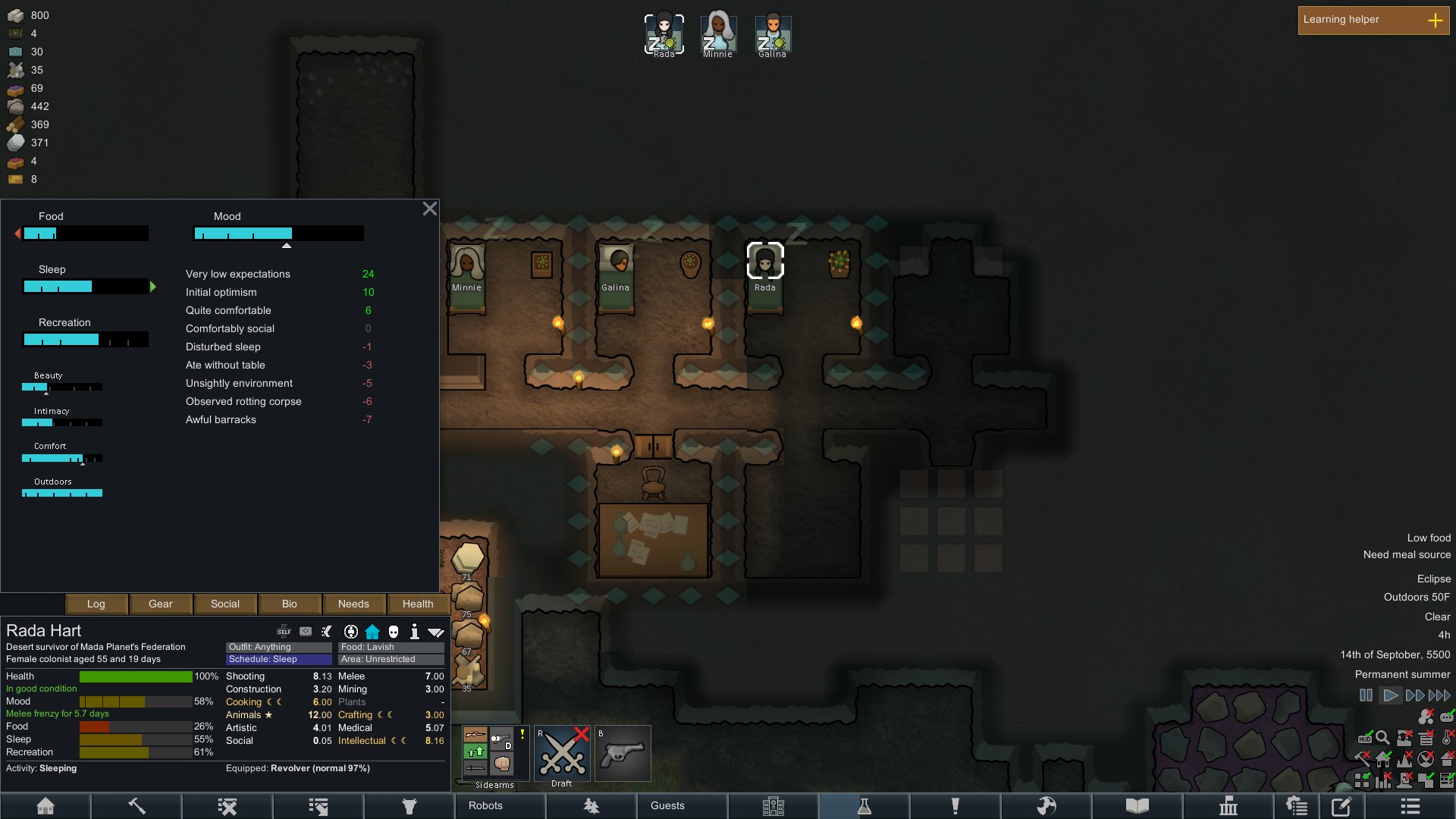Open the Research screen via beaker icon
This screenshot has height=819, width=1456.
click(864, 806)
